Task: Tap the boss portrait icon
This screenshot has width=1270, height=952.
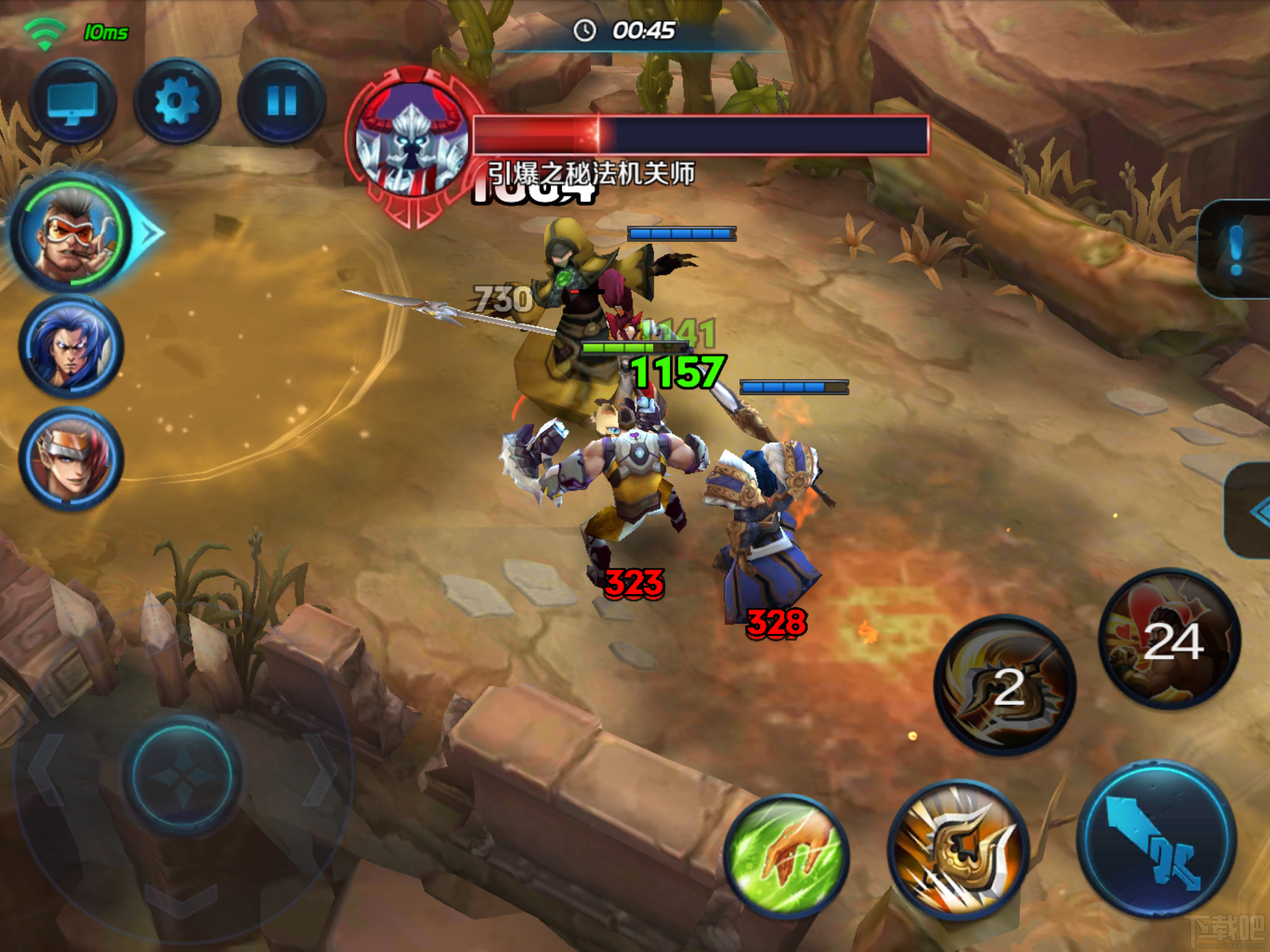Action: (x=412, y=146)
